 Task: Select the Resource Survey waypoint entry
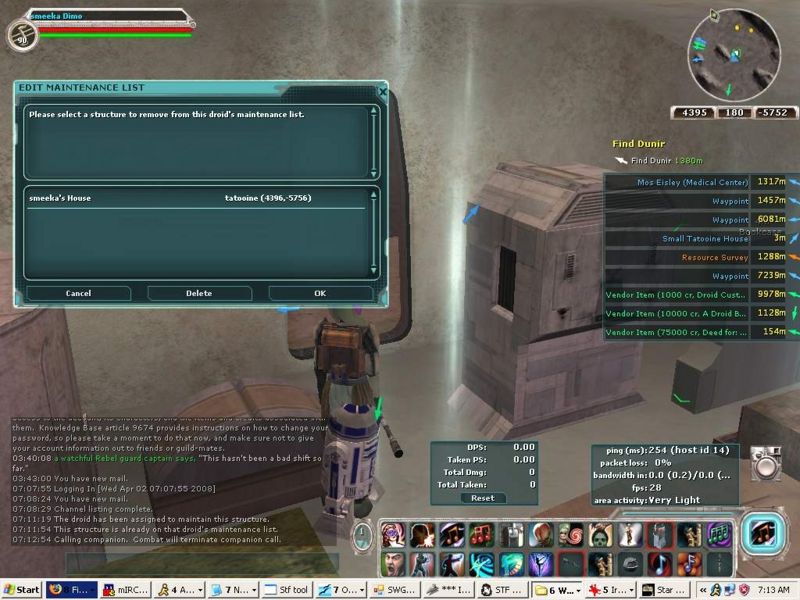coord(715,257)
